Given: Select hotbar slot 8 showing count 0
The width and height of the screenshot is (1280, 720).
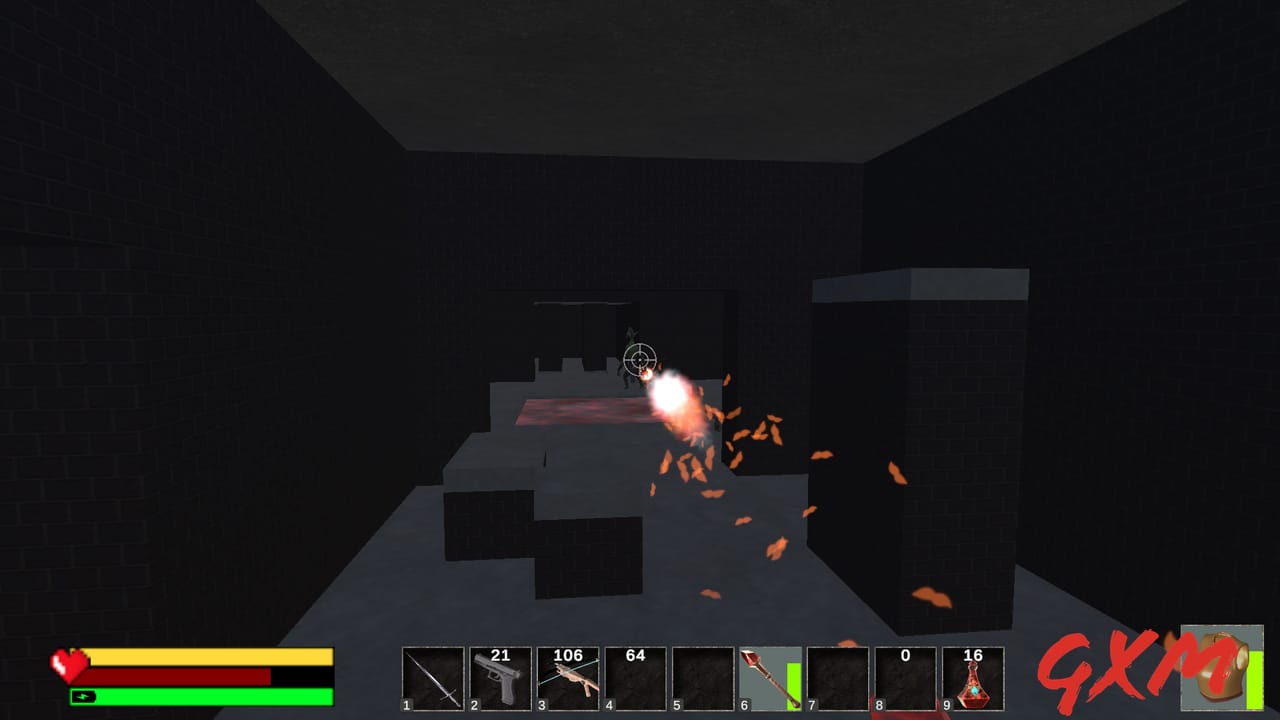Looking at the screenshot, I should tap(903, 680).
